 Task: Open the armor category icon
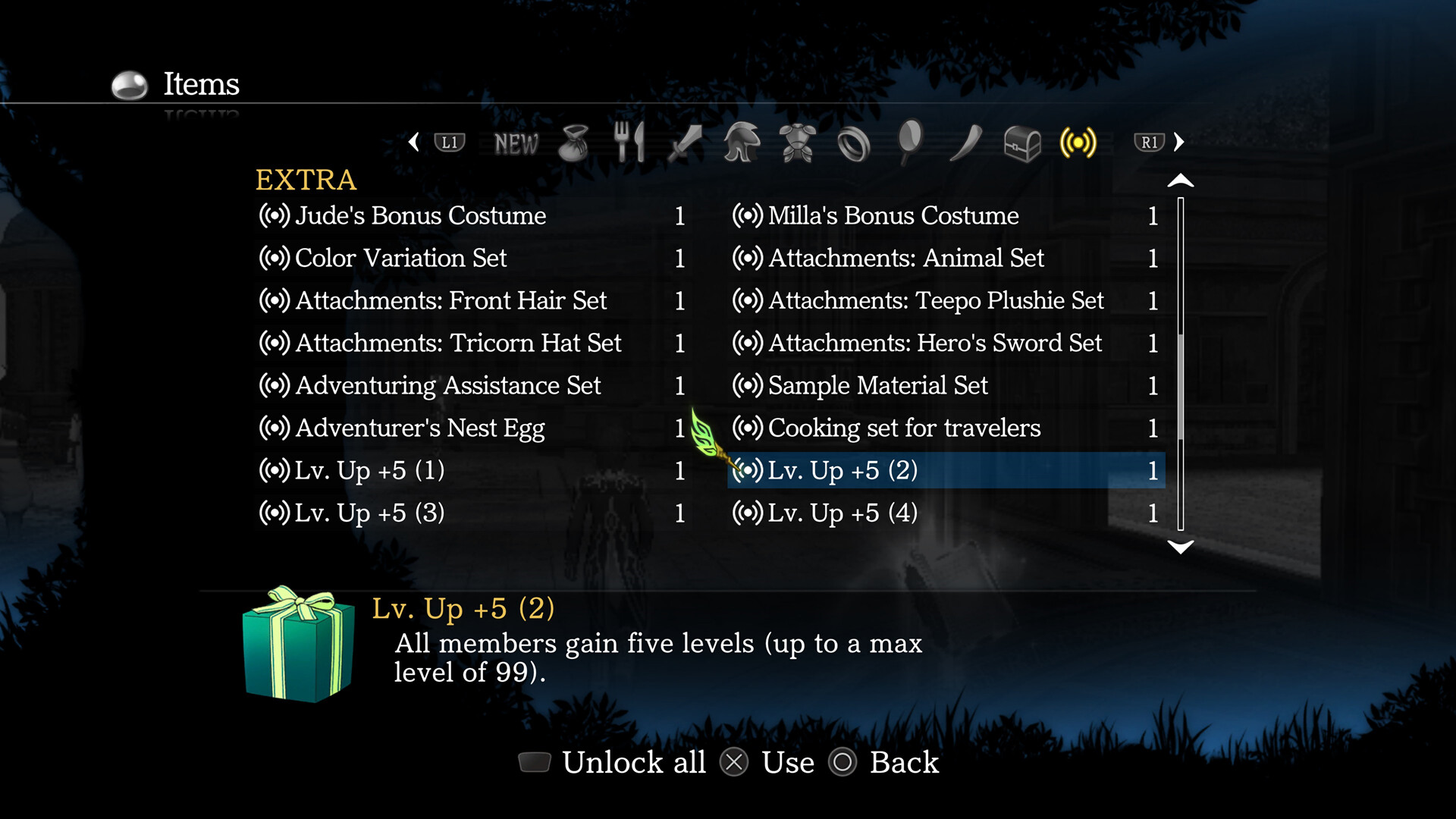pyautogui.click(x=799, y=143)
